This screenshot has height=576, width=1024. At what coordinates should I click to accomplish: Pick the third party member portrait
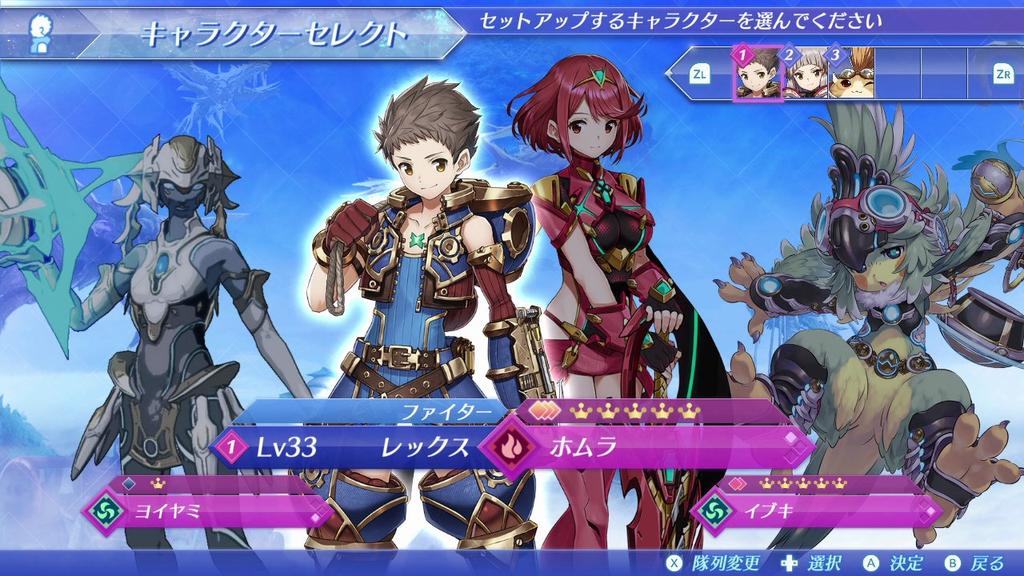(851, 73)
